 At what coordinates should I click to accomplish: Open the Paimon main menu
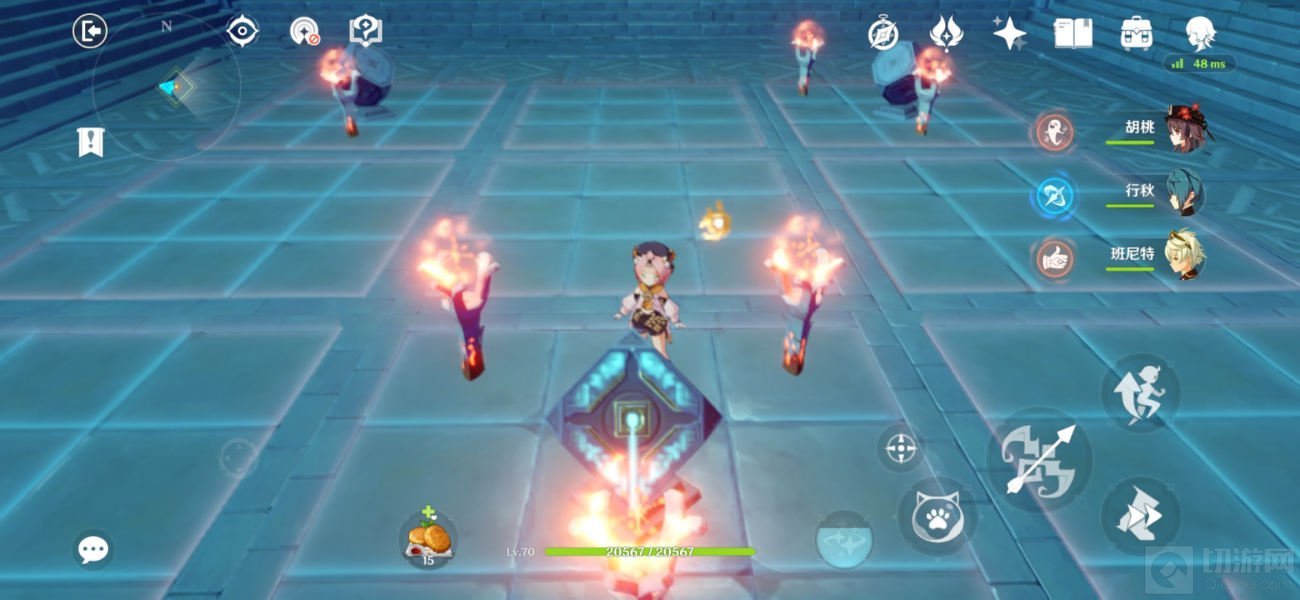pos(1200,33)
